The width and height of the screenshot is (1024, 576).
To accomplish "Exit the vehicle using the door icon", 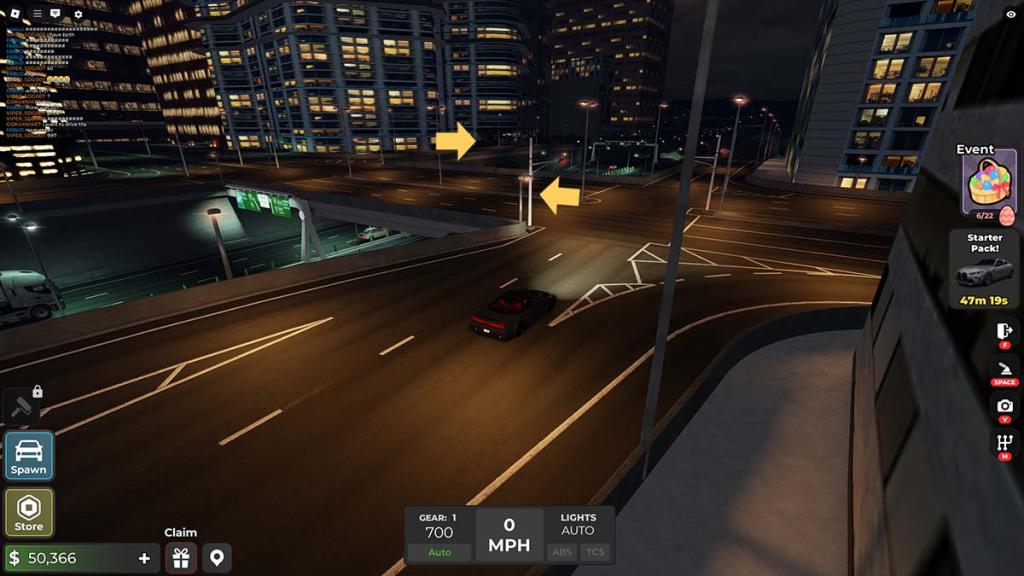I will (1004, 332).
